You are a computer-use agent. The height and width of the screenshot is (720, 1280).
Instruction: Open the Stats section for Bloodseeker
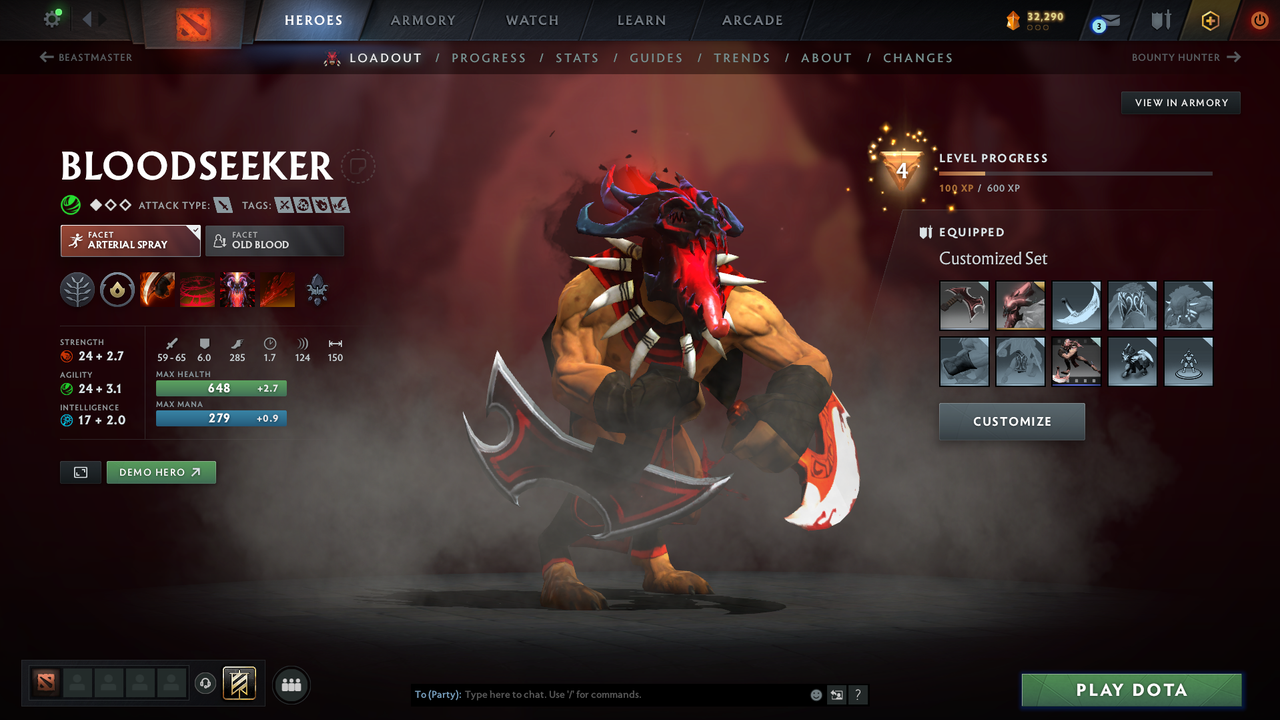(577, 58)
